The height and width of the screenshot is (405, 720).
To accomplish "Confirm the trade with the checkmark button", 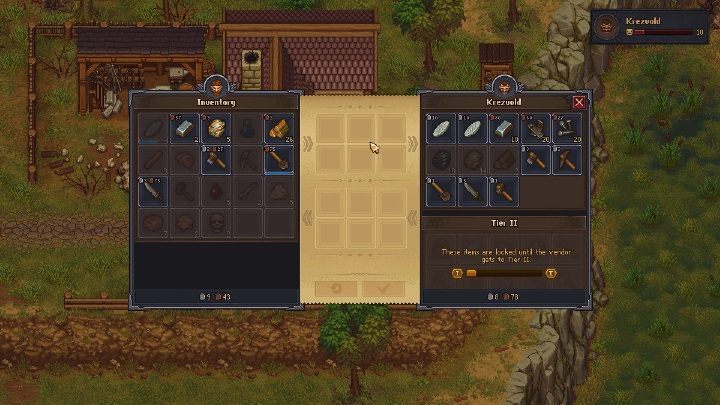I will coord(384,288).
